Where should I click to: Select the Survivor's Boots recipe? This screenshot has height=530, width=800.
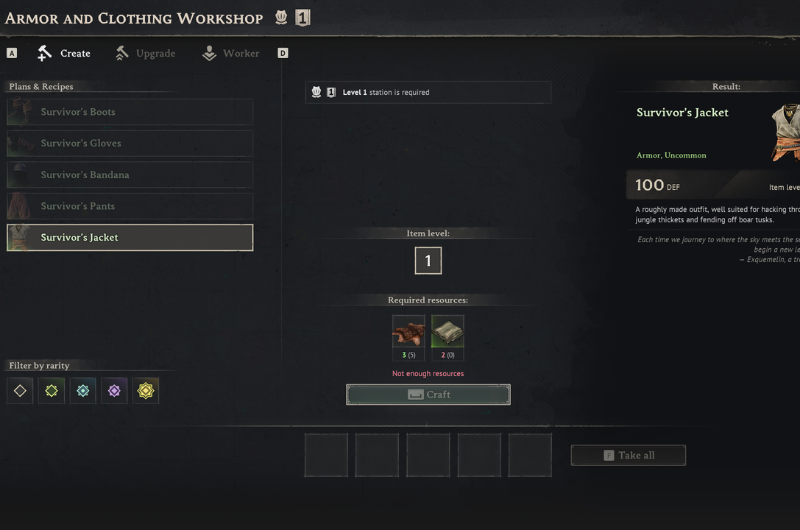[x=130, y=112]
